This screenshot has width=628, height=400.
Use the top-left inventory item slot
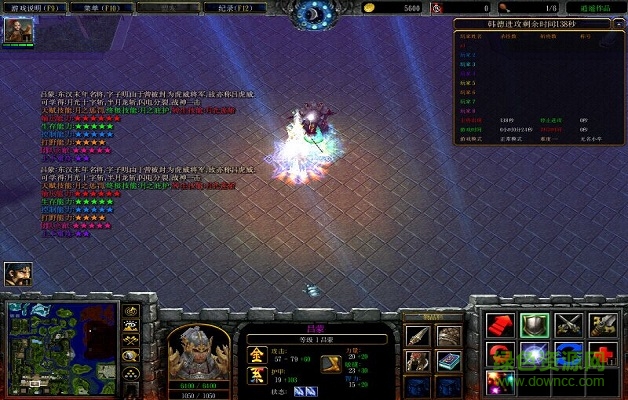tap(417, 335)
